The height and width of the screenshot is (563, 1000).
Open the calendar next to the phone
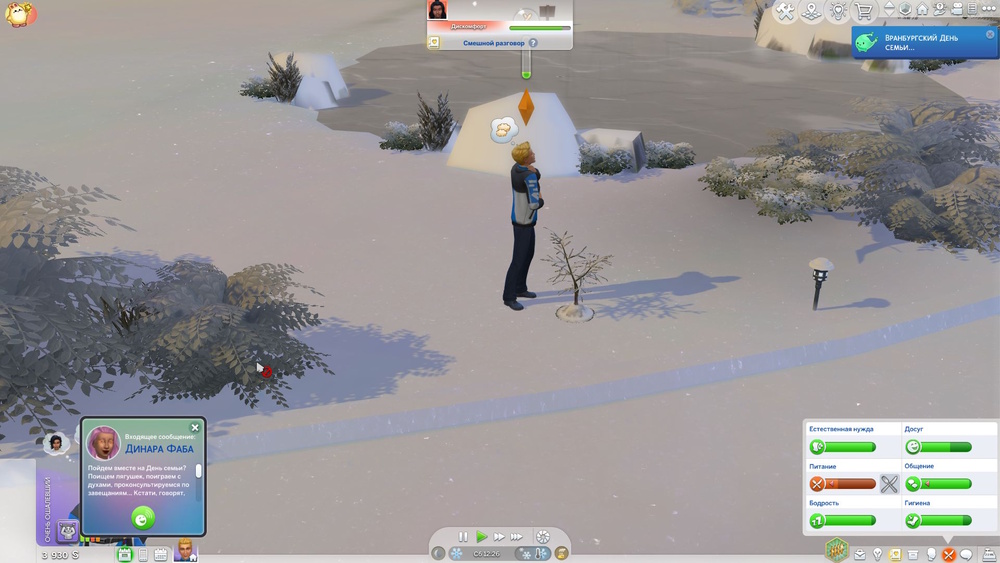click(160, 554)
